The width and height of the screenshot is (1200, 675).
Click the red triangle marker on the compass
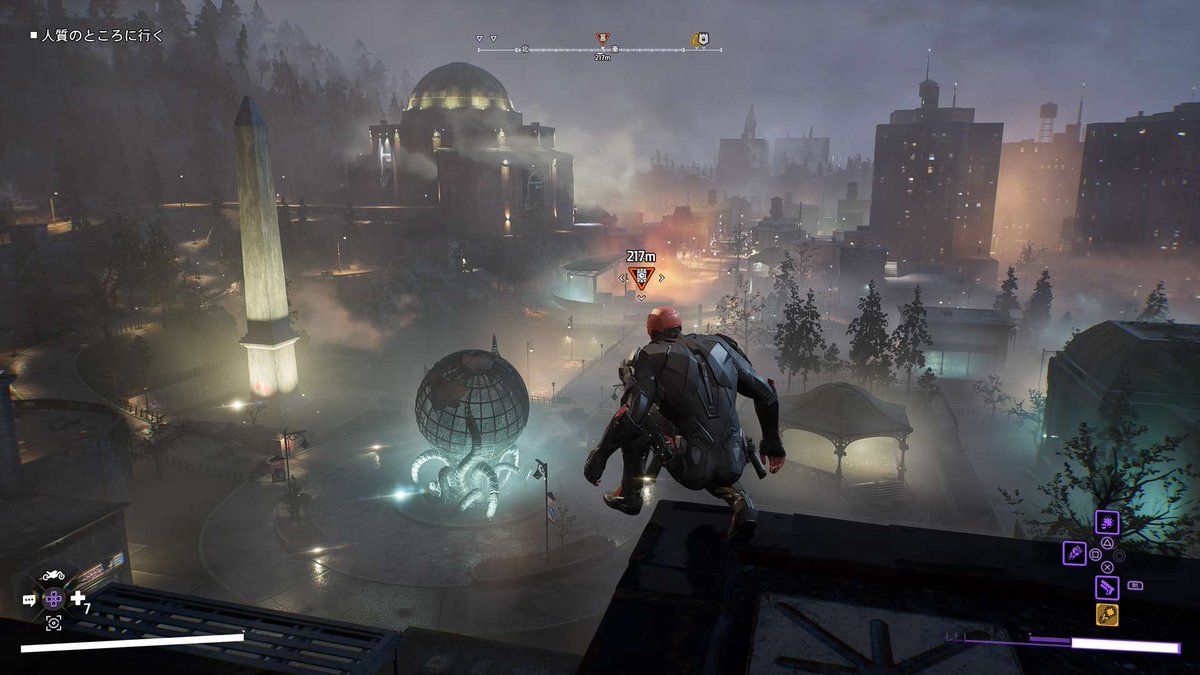tap(602, 40)
